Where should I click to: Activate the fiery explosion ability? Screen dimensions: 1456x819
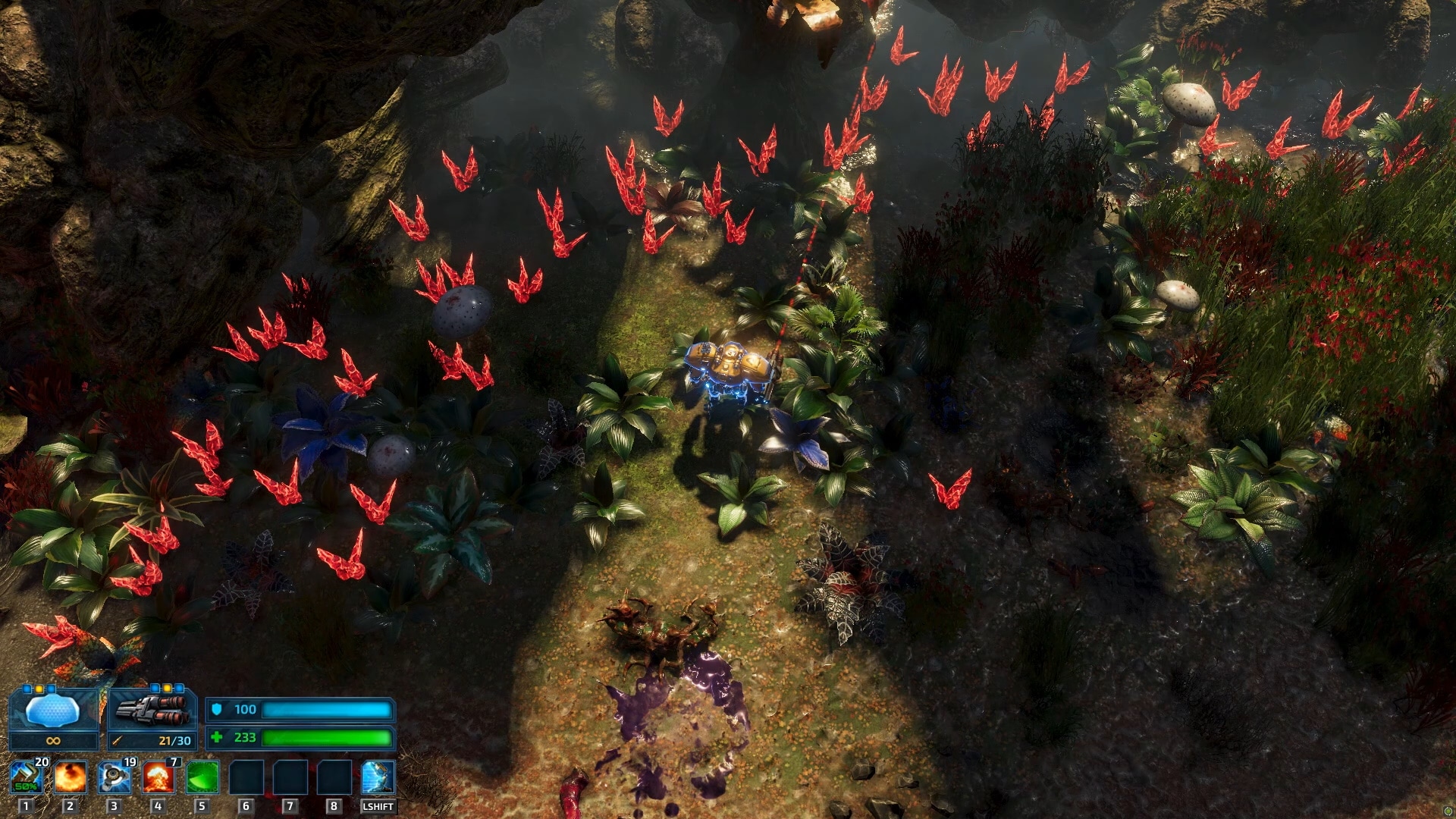70,777
